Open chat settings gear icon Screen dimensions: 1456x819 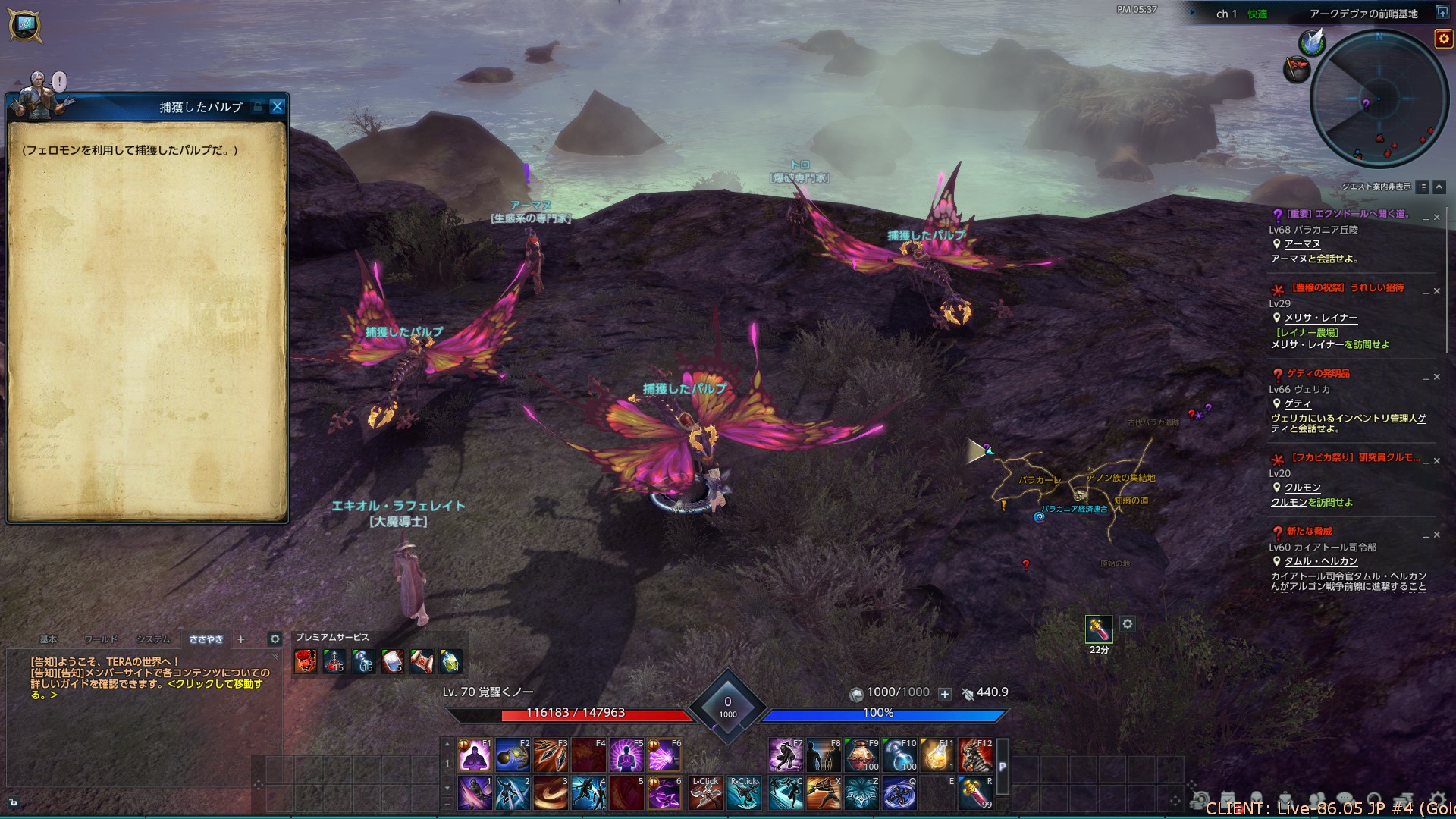click(x=275, y=639)
